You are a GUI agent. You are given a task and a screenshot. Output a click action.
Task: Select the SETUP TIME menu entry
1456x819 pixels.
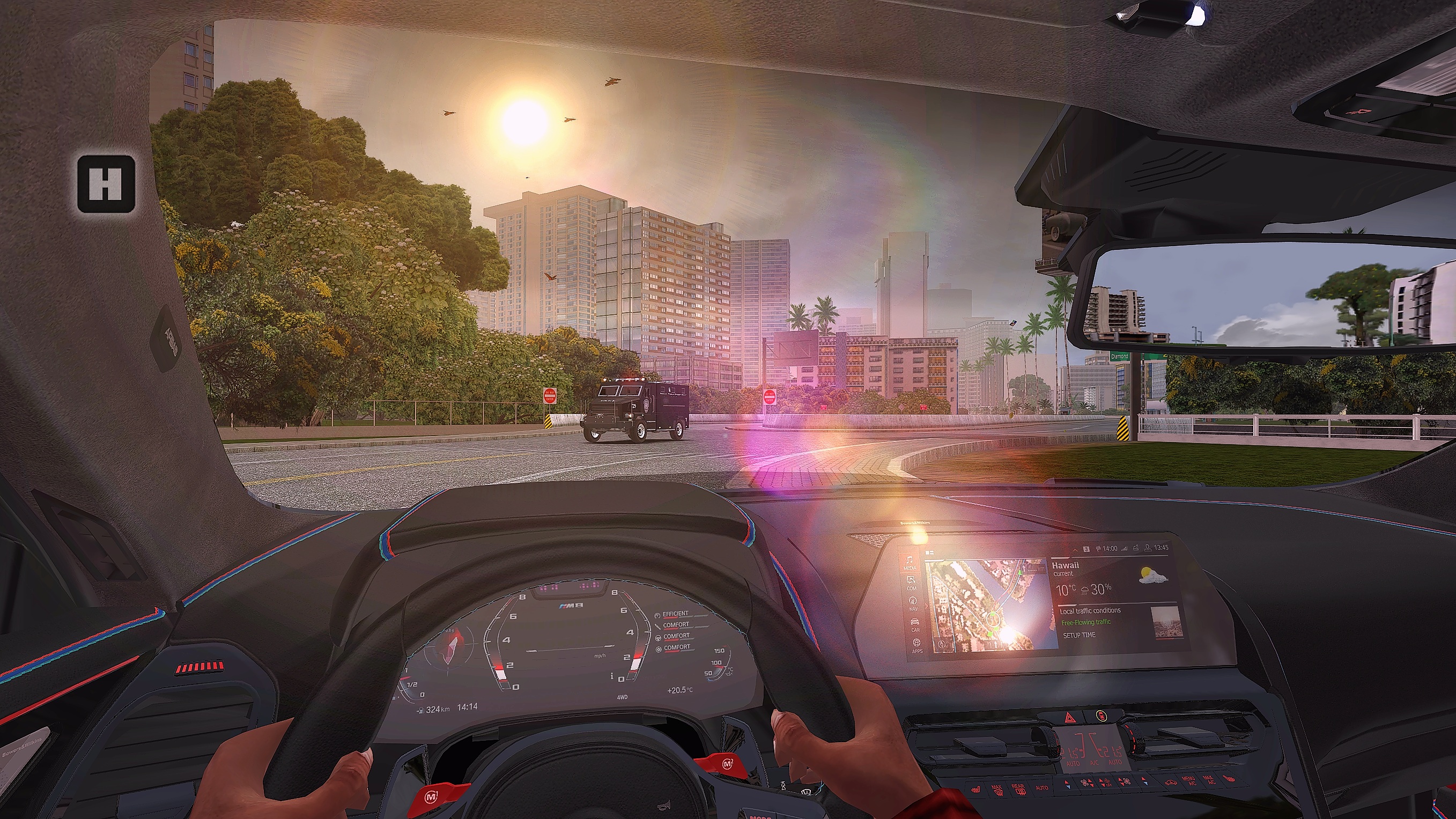(x=1080, y=634)
